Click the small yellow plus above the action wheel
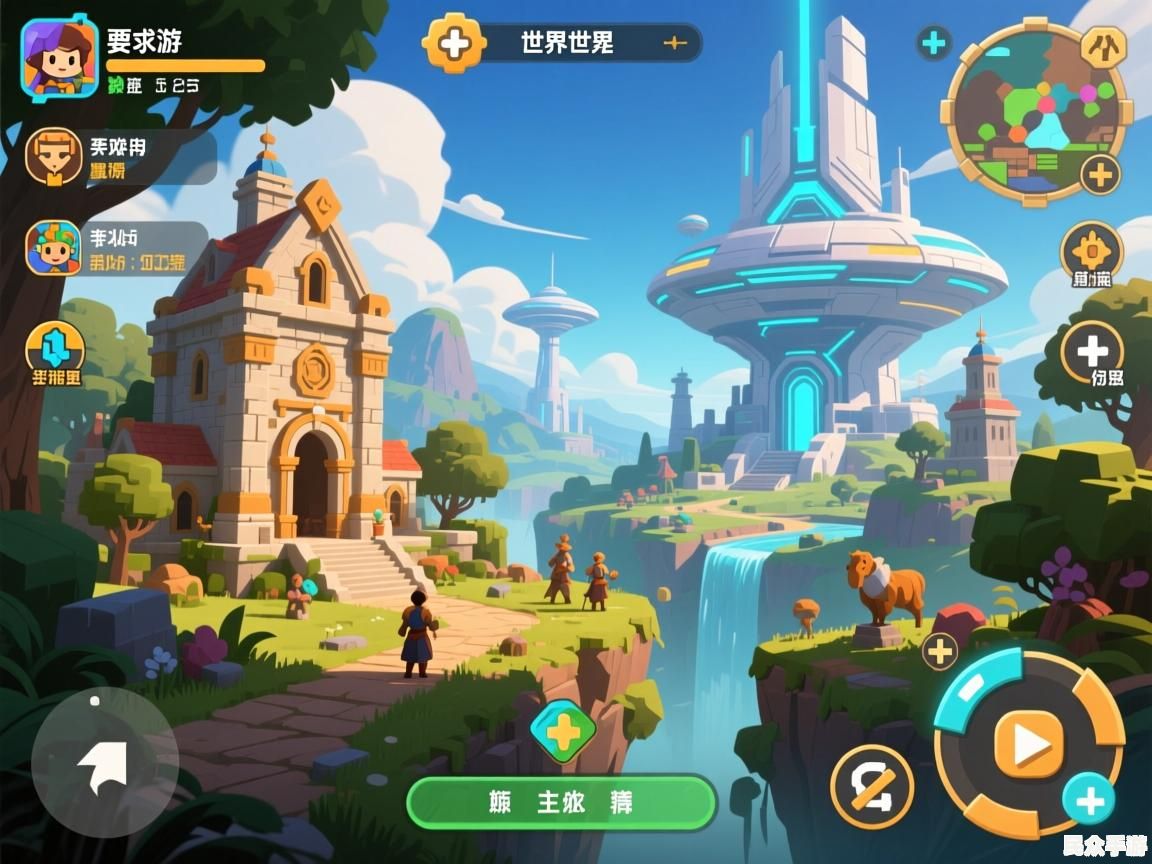The width and height of the screenshot is (1152, 864). (939, 652)
